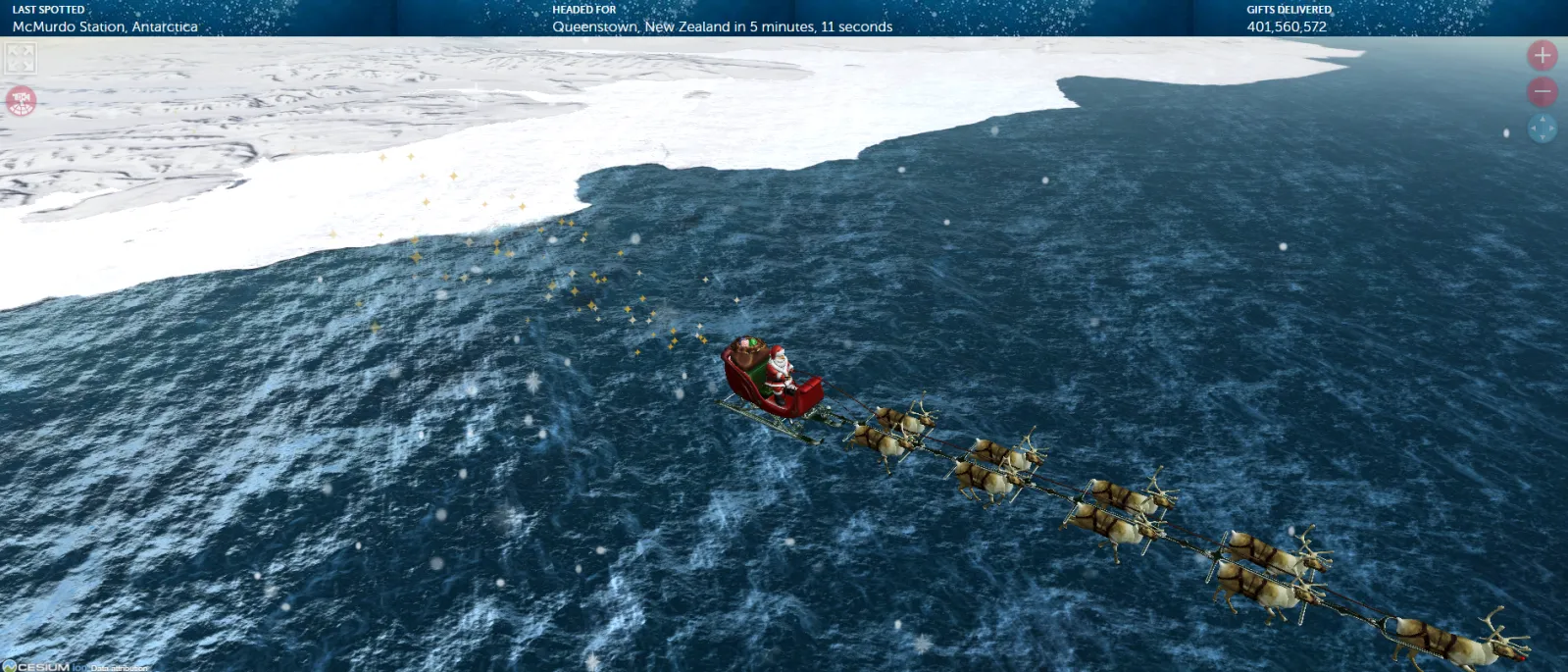This screenshot has height=672, width=1568.
Task: Activate the blue four-arrow navigation button
Action: [x=1542, y=129]
